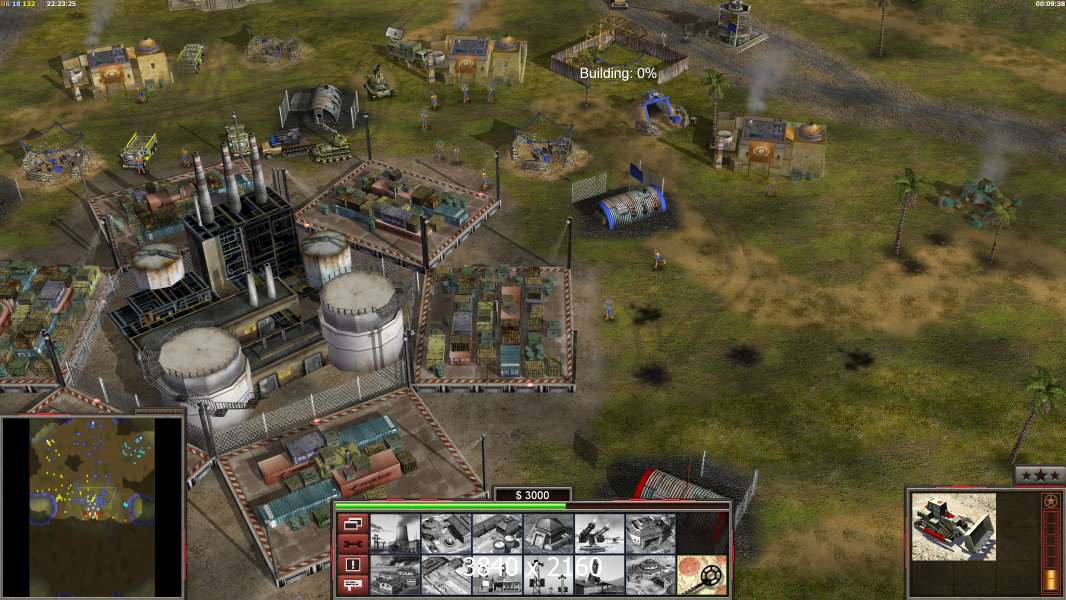Click the circled star emblem button
The image size is (1066, 600).
1050,502
